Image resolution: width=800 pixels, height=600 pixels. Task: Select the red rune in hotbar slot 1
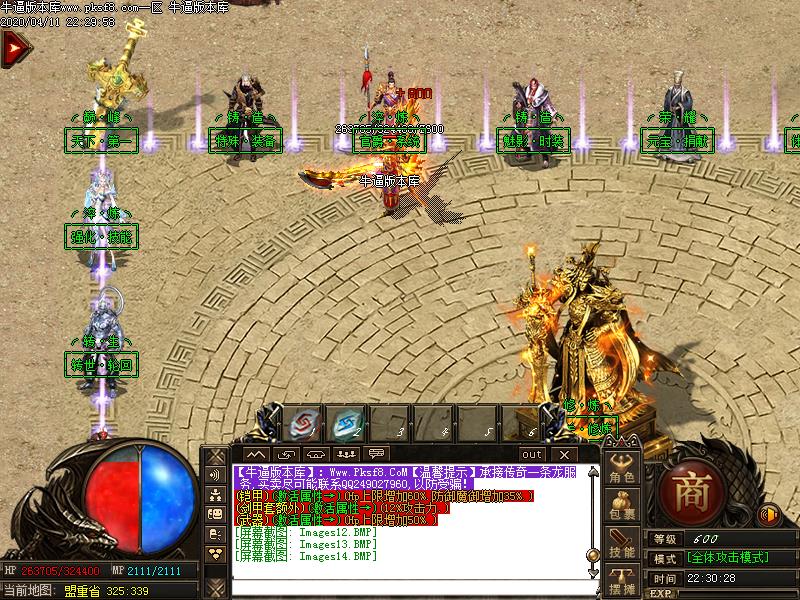click(300, 425)
